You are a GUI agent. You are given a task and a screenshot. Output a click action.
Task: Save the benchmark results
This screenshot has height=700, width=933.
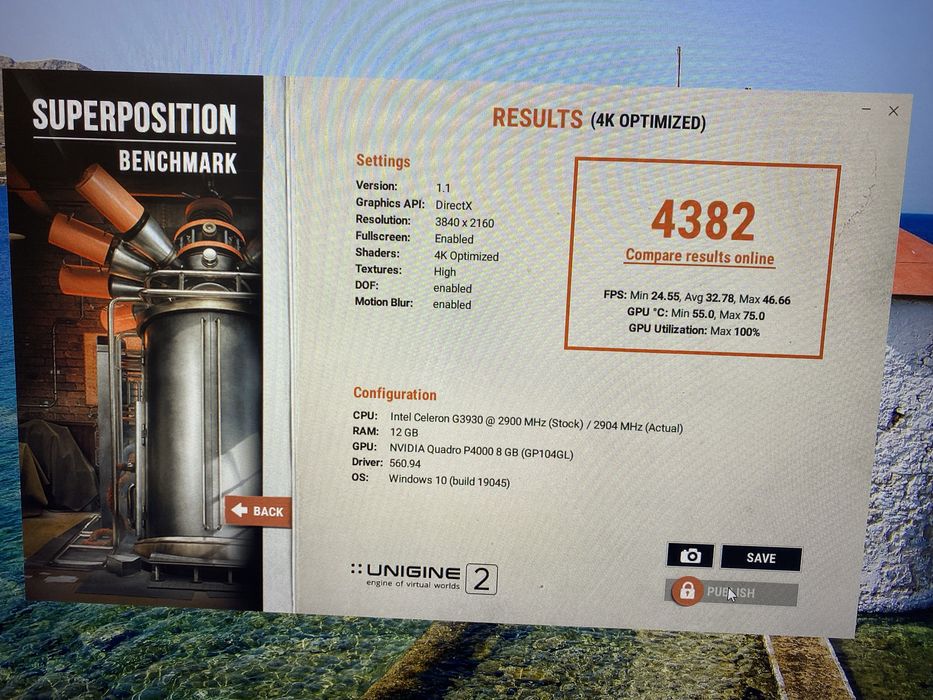coord(760,558)
